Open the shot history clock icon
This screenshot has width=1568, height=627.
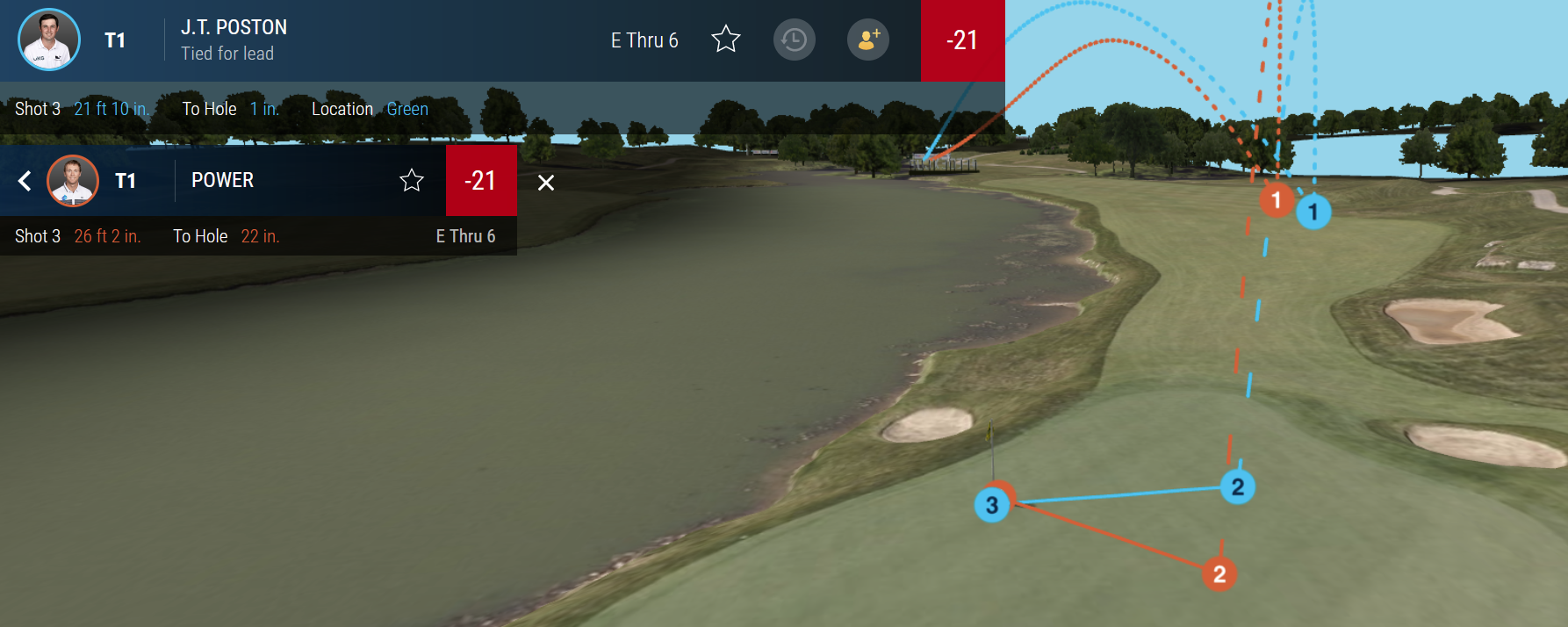[795, 40]
